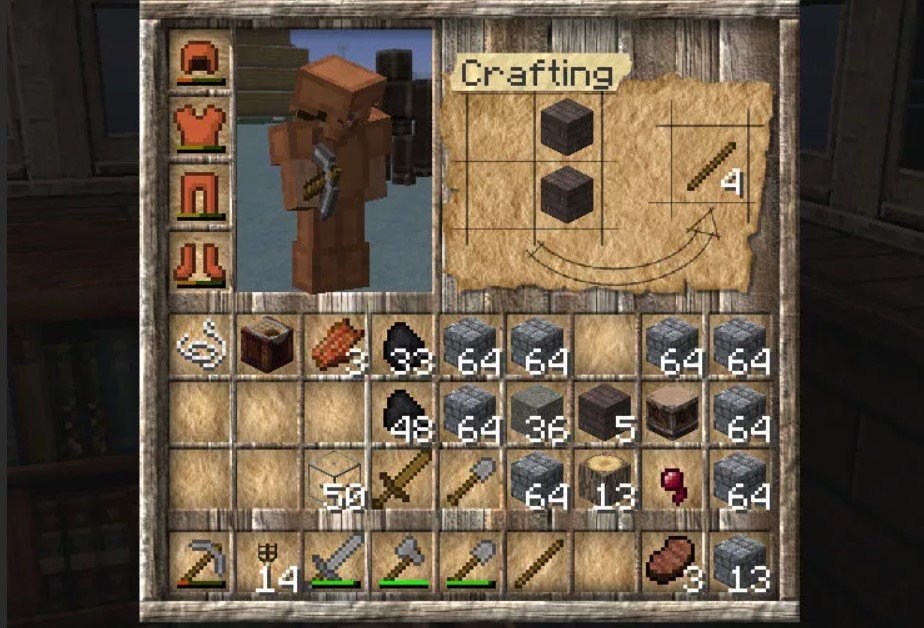Select the 3 cooked meat in hotbar

click(672, 562)
